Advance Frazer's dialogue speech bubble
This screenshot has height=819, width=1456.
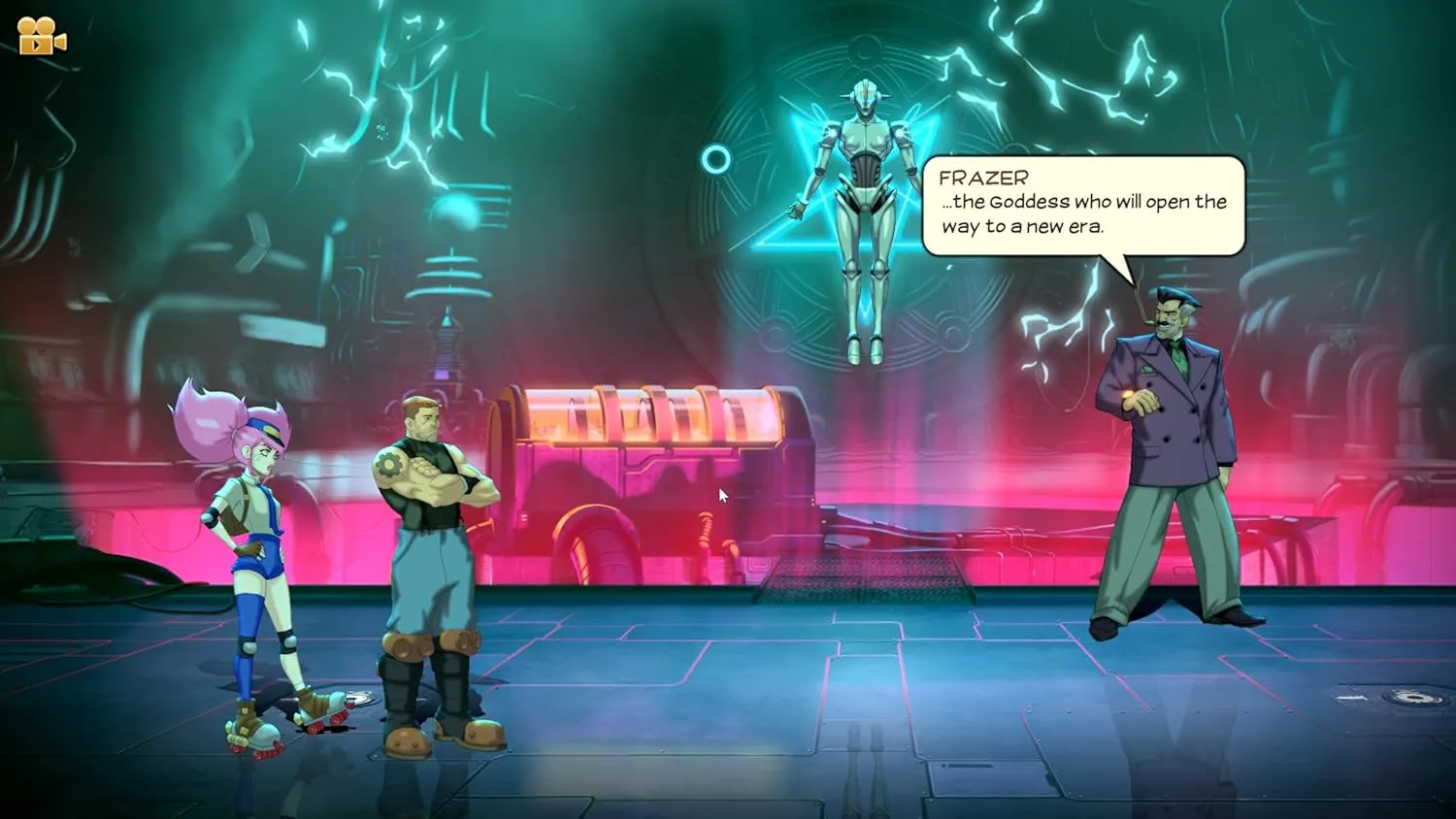pos(1082,206)
